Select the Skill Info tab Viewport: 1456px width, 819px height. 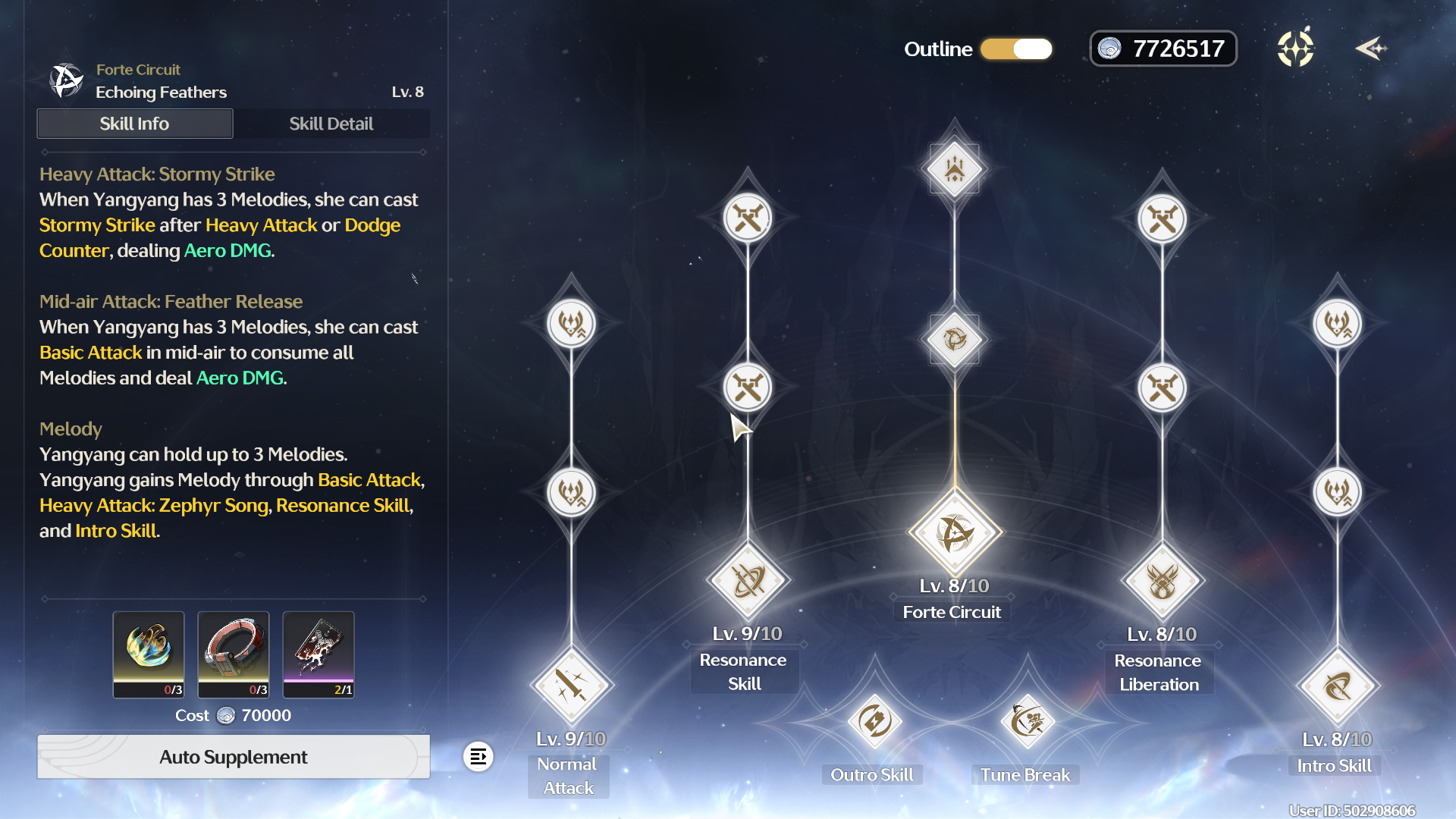pos(135,124)
